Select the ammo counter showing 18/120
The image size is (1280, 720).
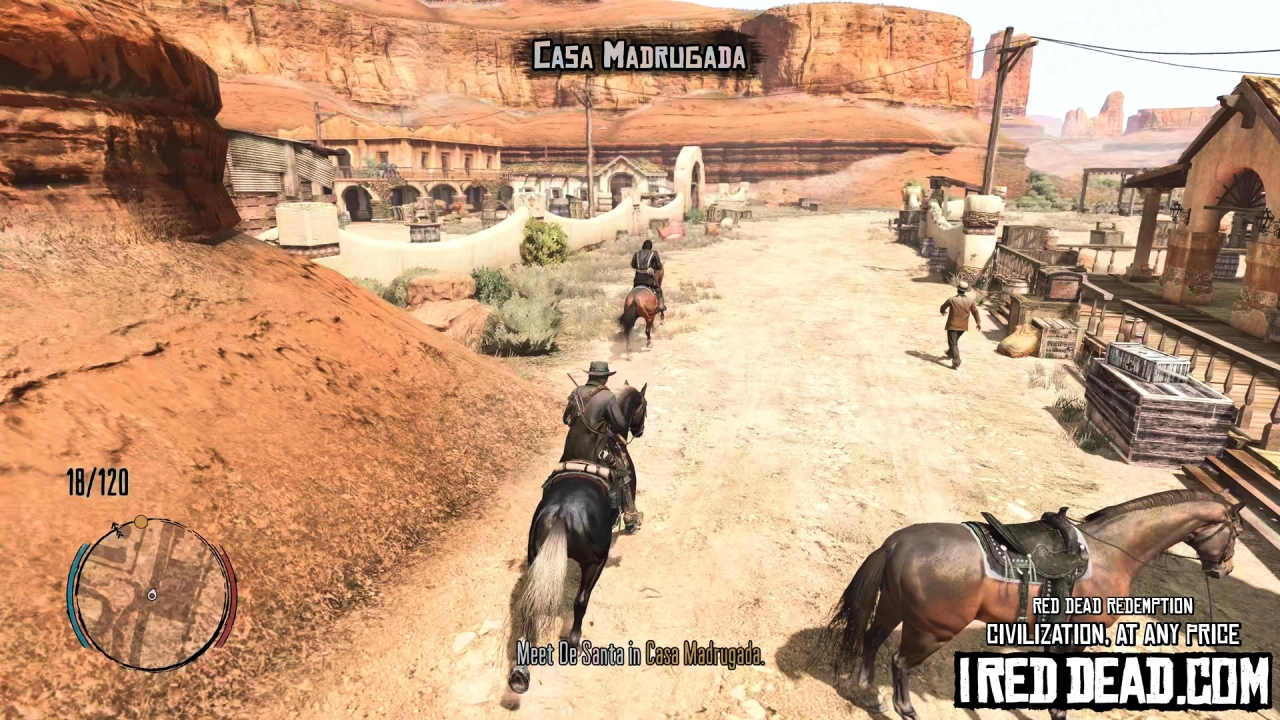(99, 483)
